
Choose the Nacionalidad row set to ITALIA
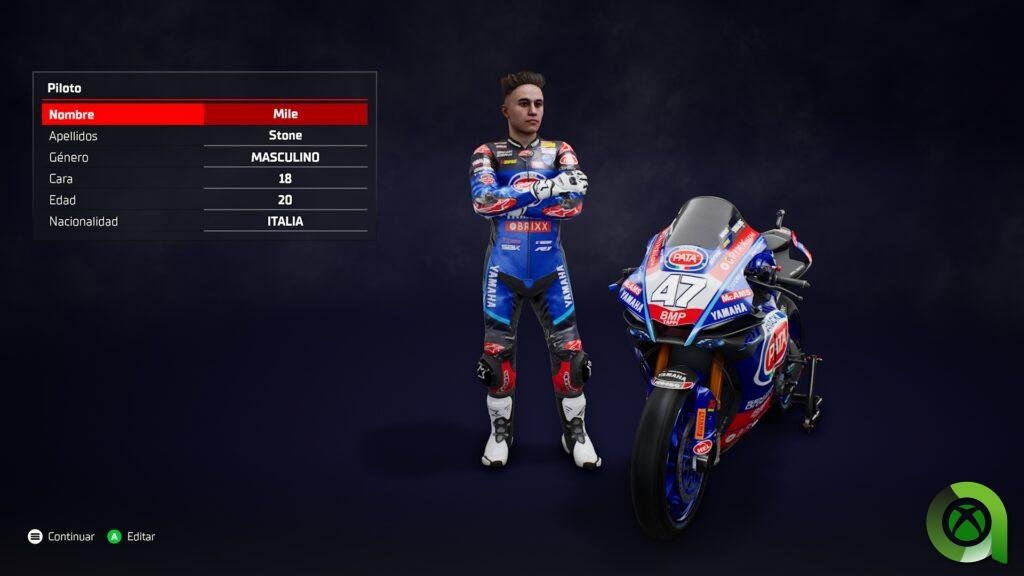[204, 221]
